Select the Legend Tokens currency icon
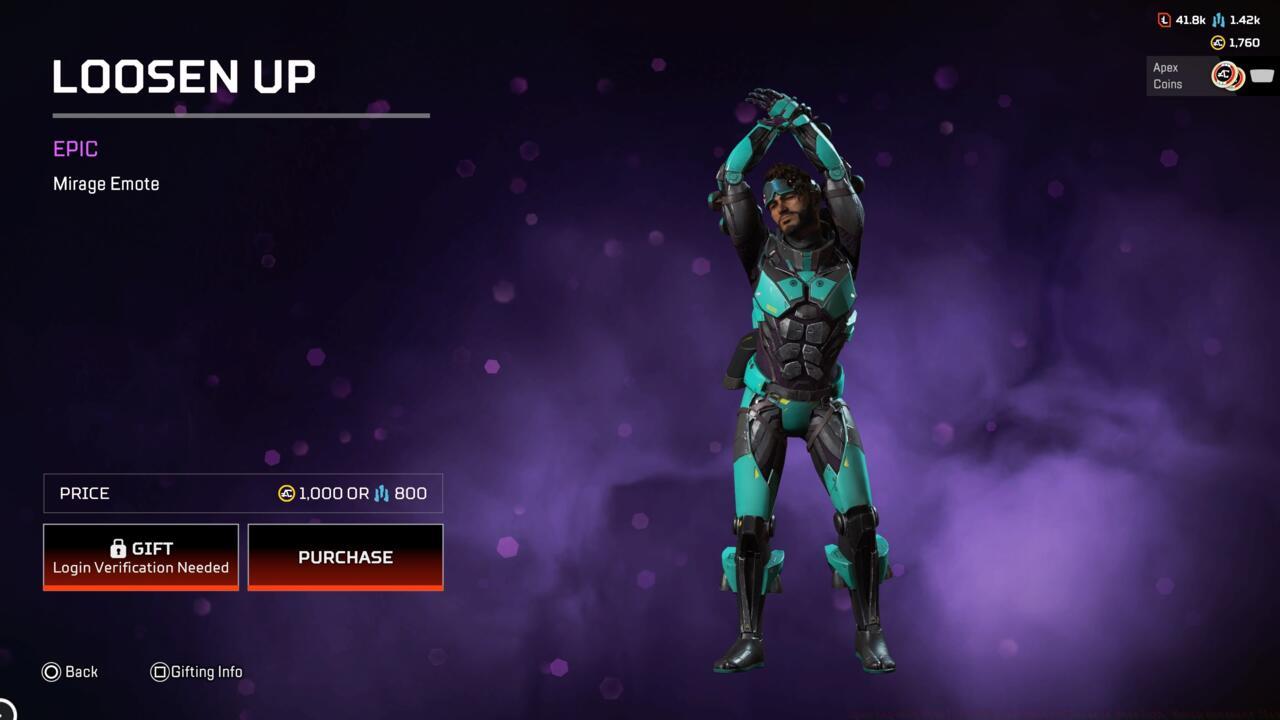 (1164, 20)
